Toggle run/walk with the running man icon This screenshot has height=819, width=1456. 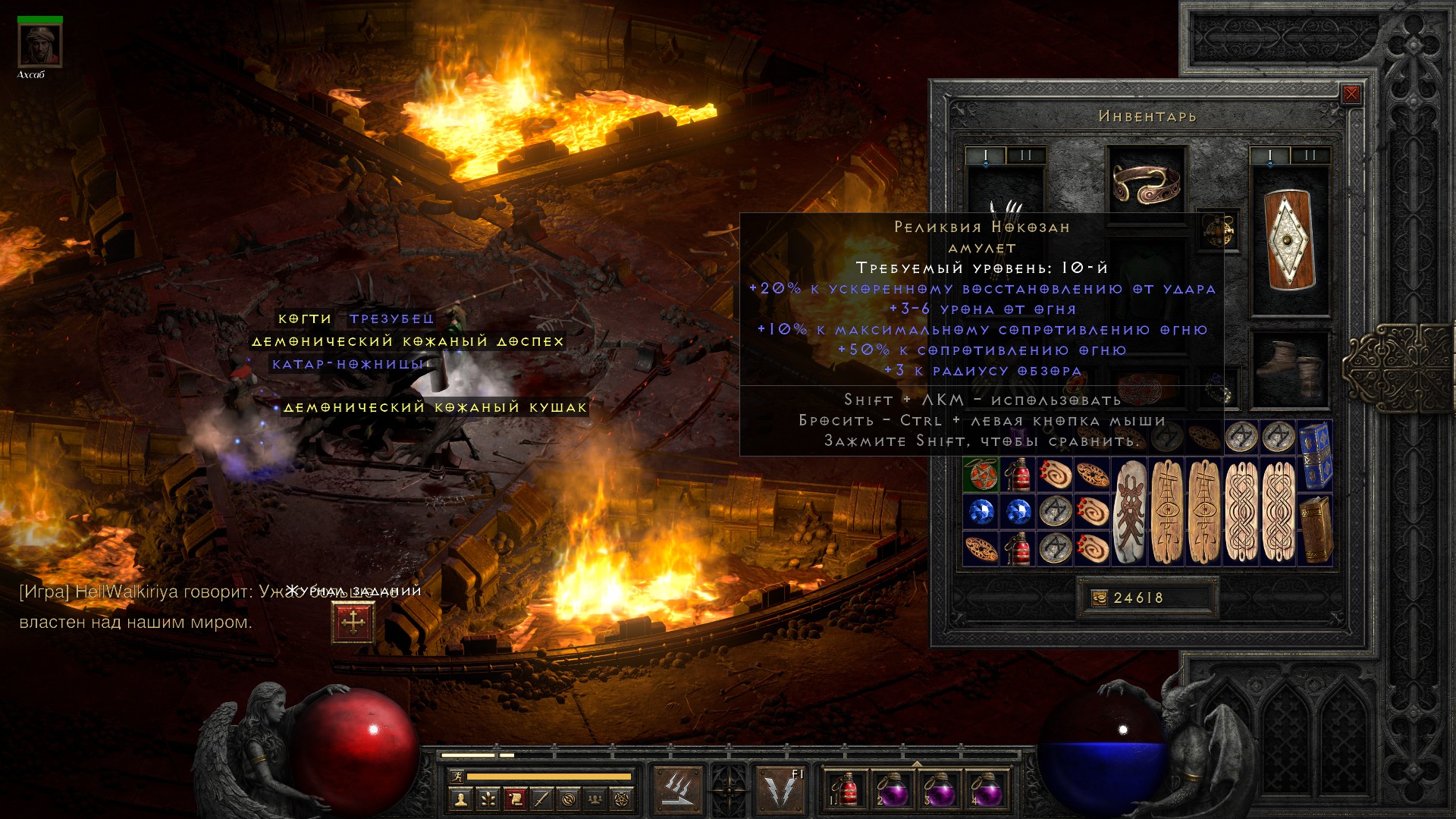coord(456,777)
